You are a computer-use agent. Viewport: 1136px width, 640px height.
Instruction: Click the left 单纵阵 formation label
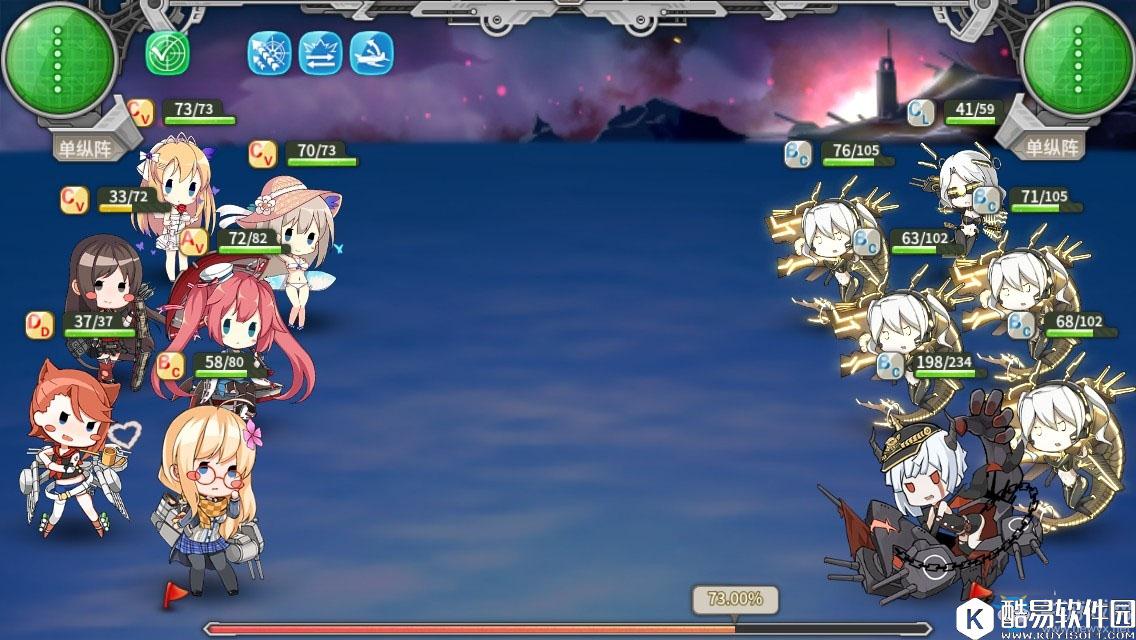[x=84, y=149]
